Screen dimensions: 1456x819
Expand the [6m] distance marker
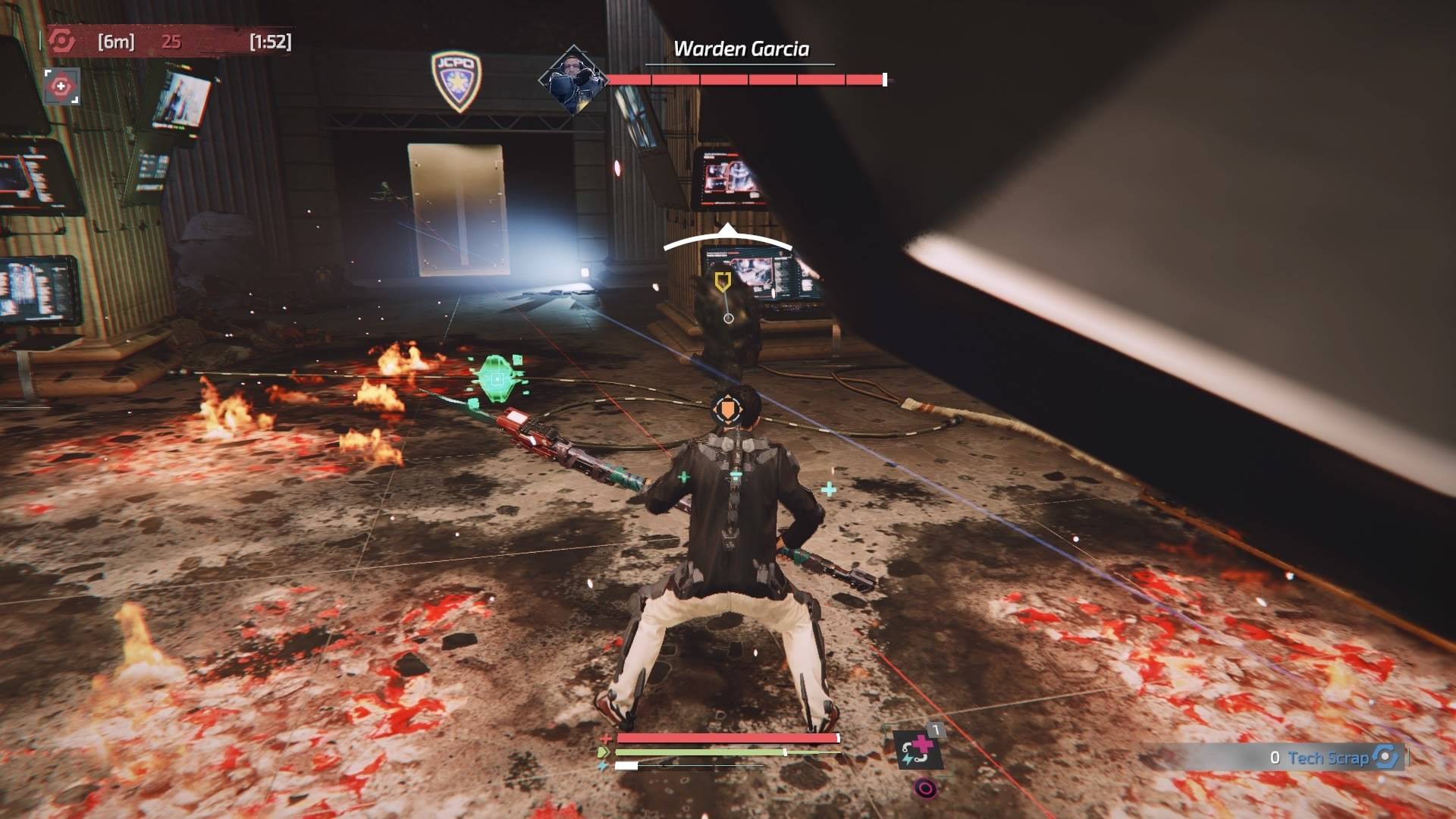[x=115, y=43]
